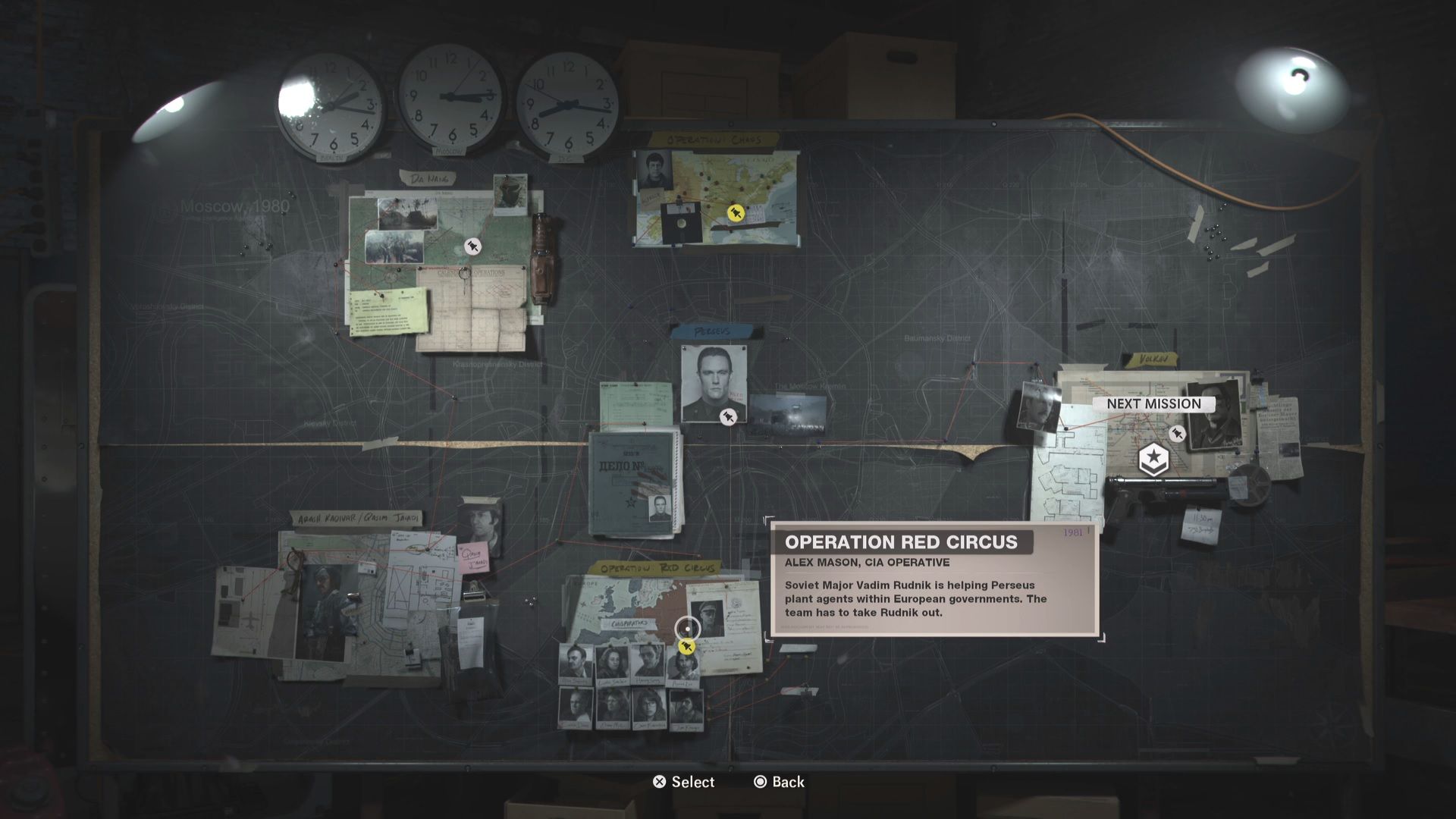Image resolution: width=1456 pixels, height=819 pixels.
Task: Click the pin icon beside the Next Mission banner
Action: [1177, 435]
